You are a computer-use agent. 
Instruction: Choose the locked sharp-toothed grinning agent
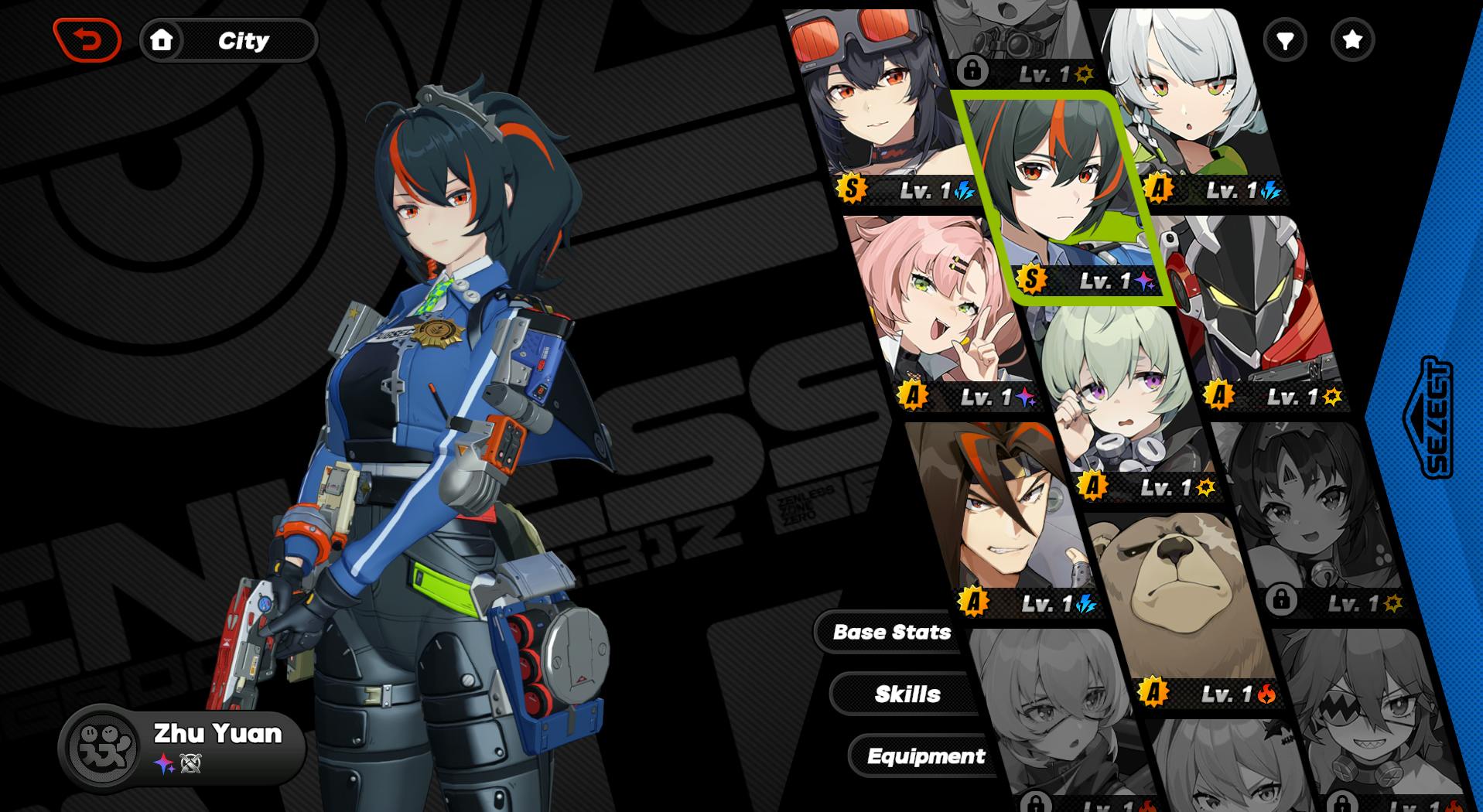1369,719
